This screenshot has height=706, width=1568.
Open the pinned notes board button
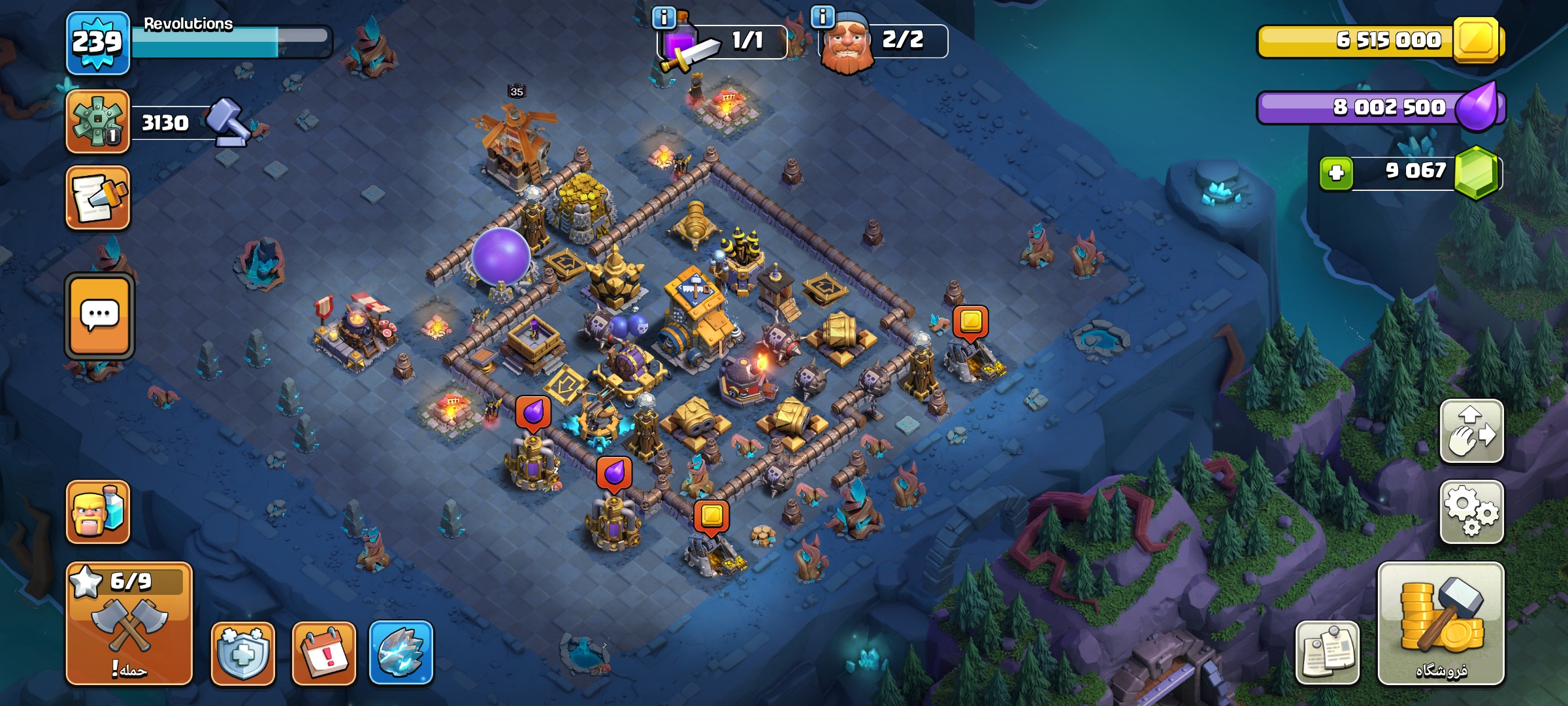coord(1328,653)
